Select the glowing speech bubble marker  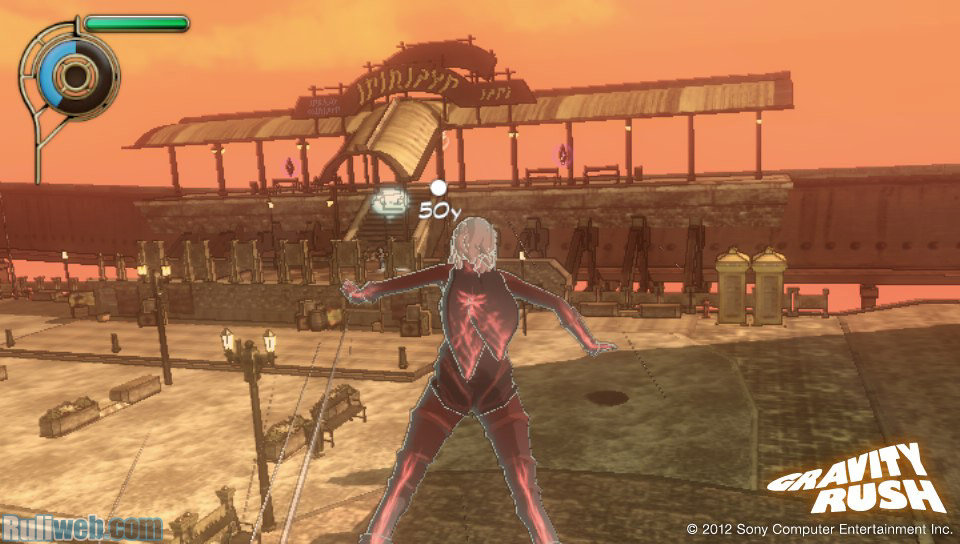click(x=389, y=203)
